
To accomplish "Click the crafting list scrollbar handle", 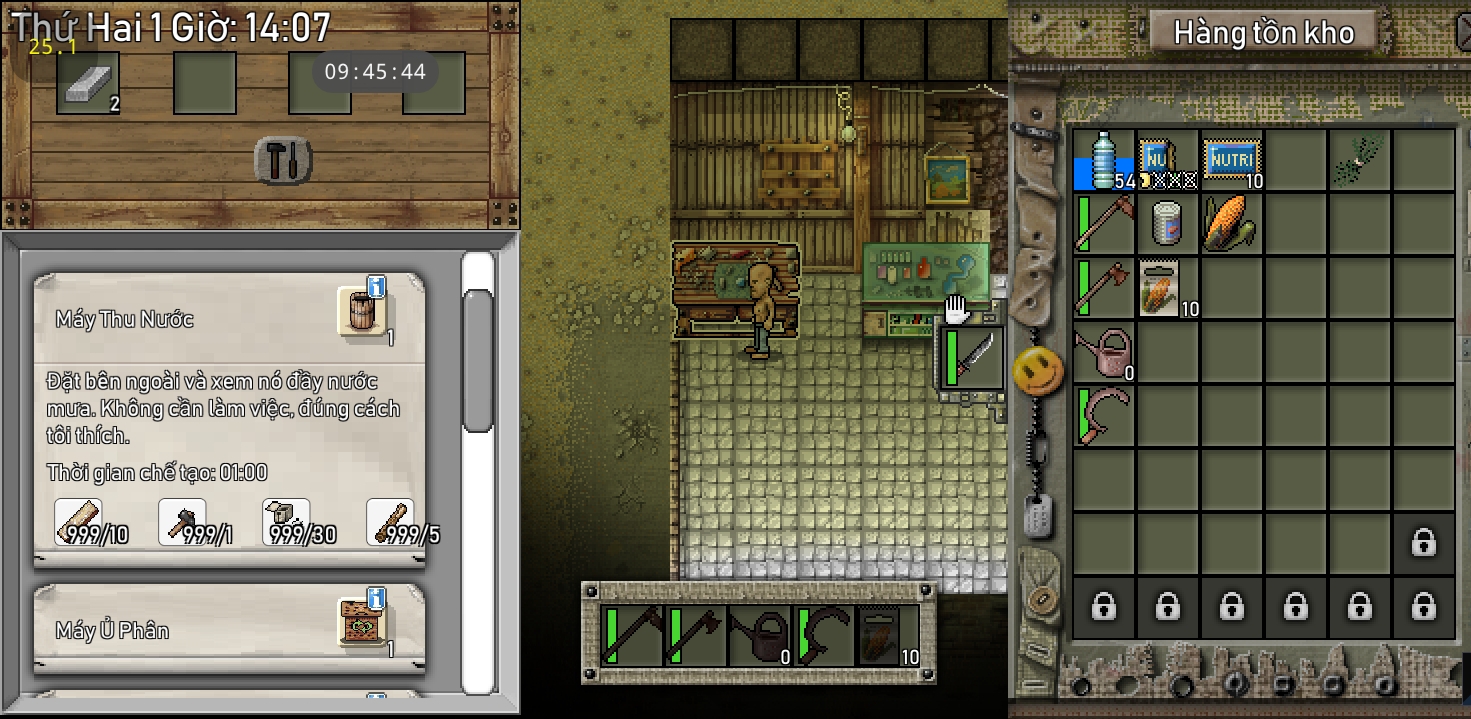I will tap(479, 360).
